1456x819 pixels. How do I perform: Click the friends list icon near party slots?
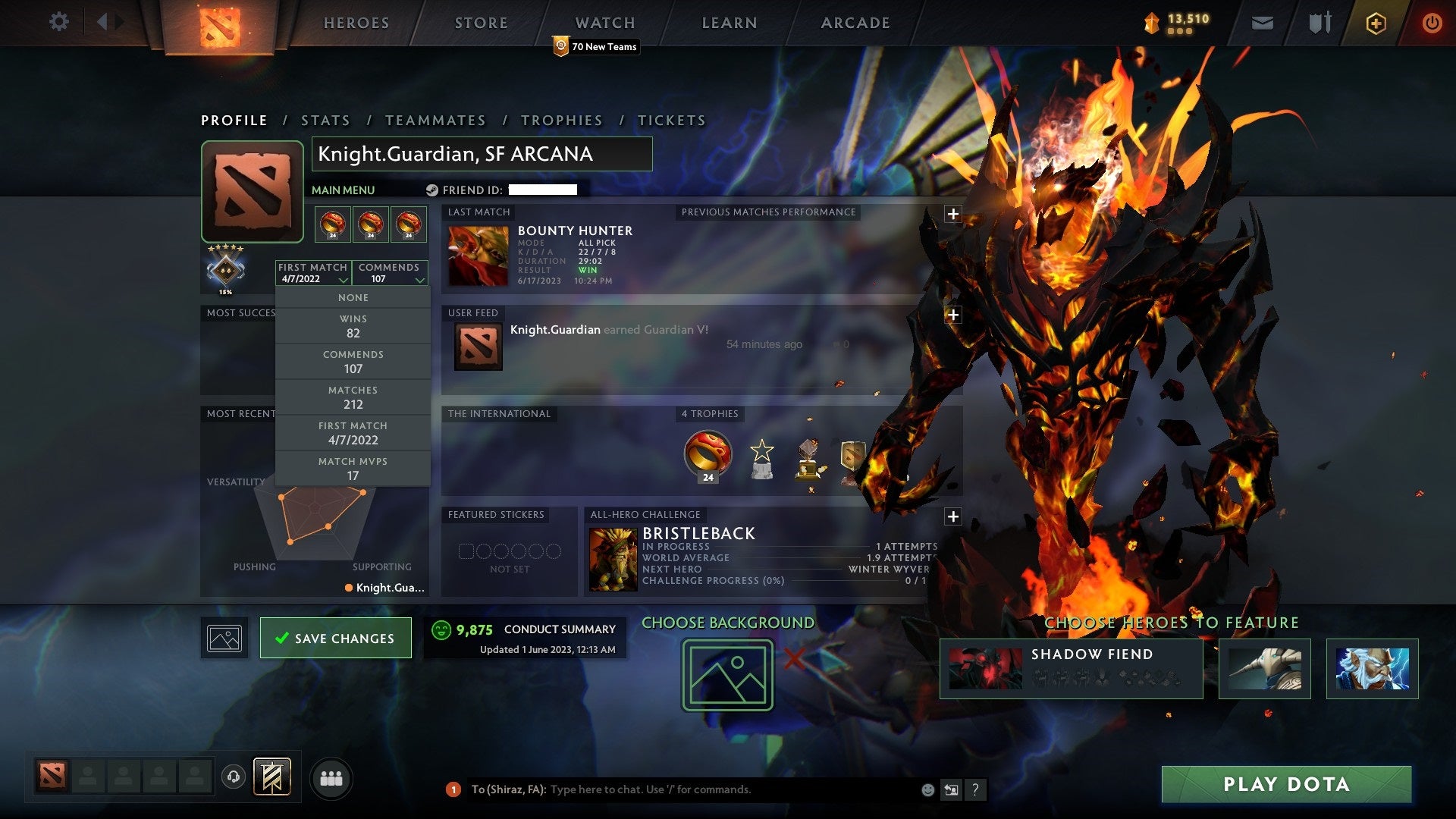[x=331, y=778]
